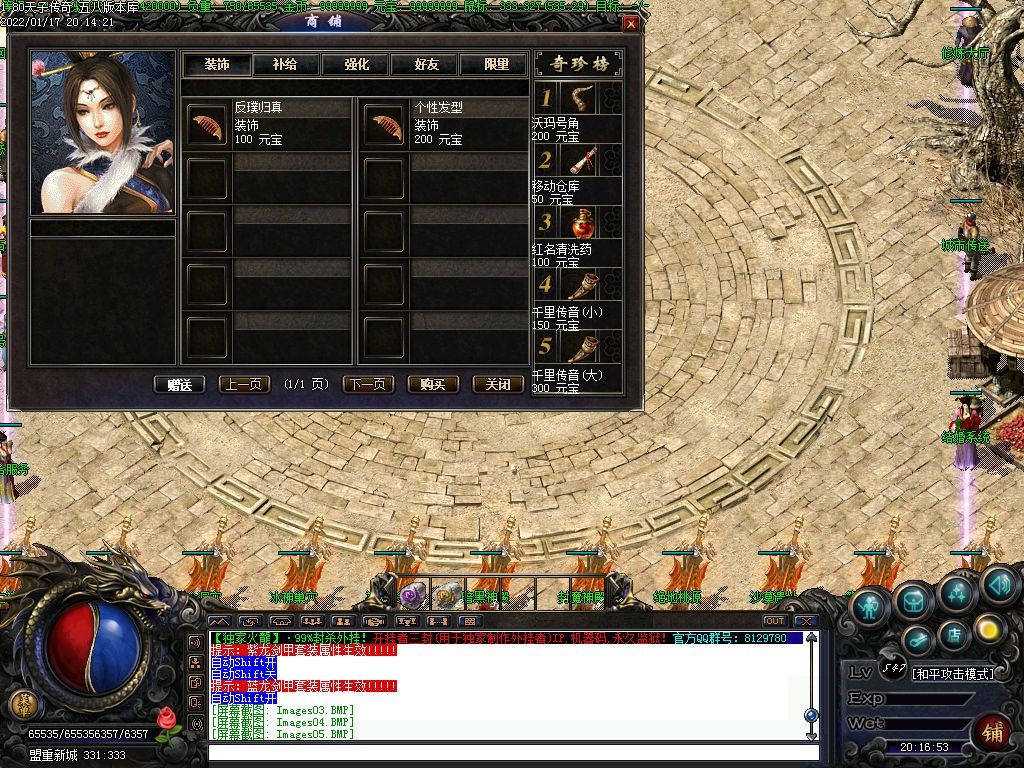Buy the selected item with 购买
Image resolution: width=1024 pixels, height=768 pixels.
433,384
